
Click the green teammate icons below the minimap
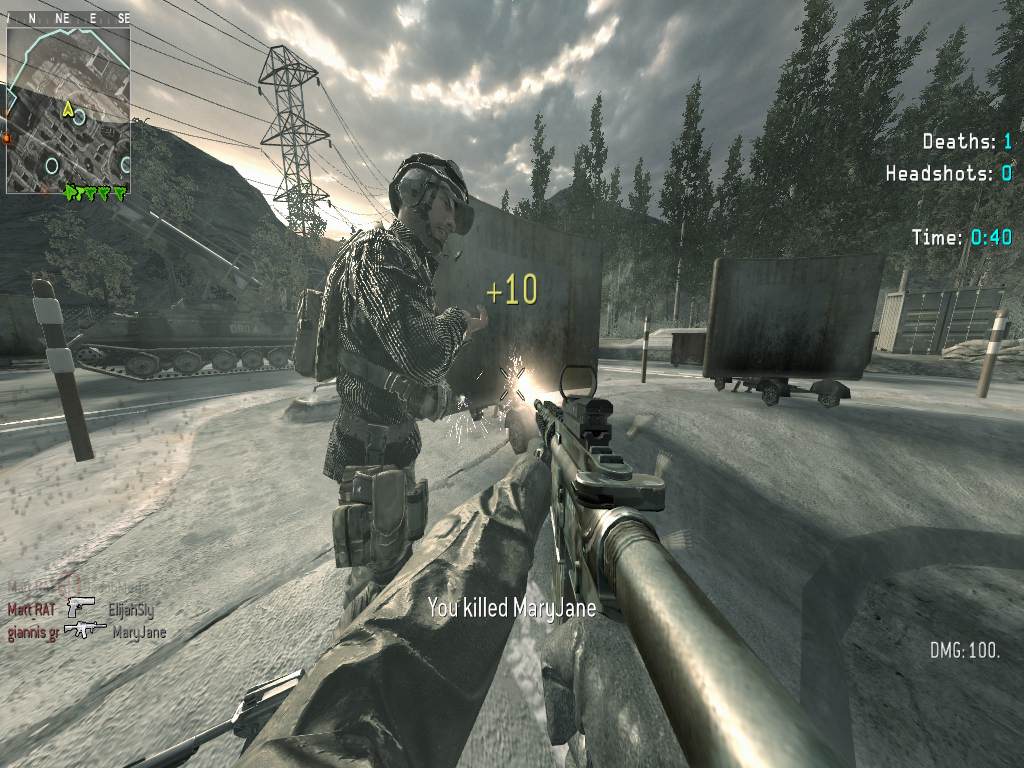coord(96,191)
